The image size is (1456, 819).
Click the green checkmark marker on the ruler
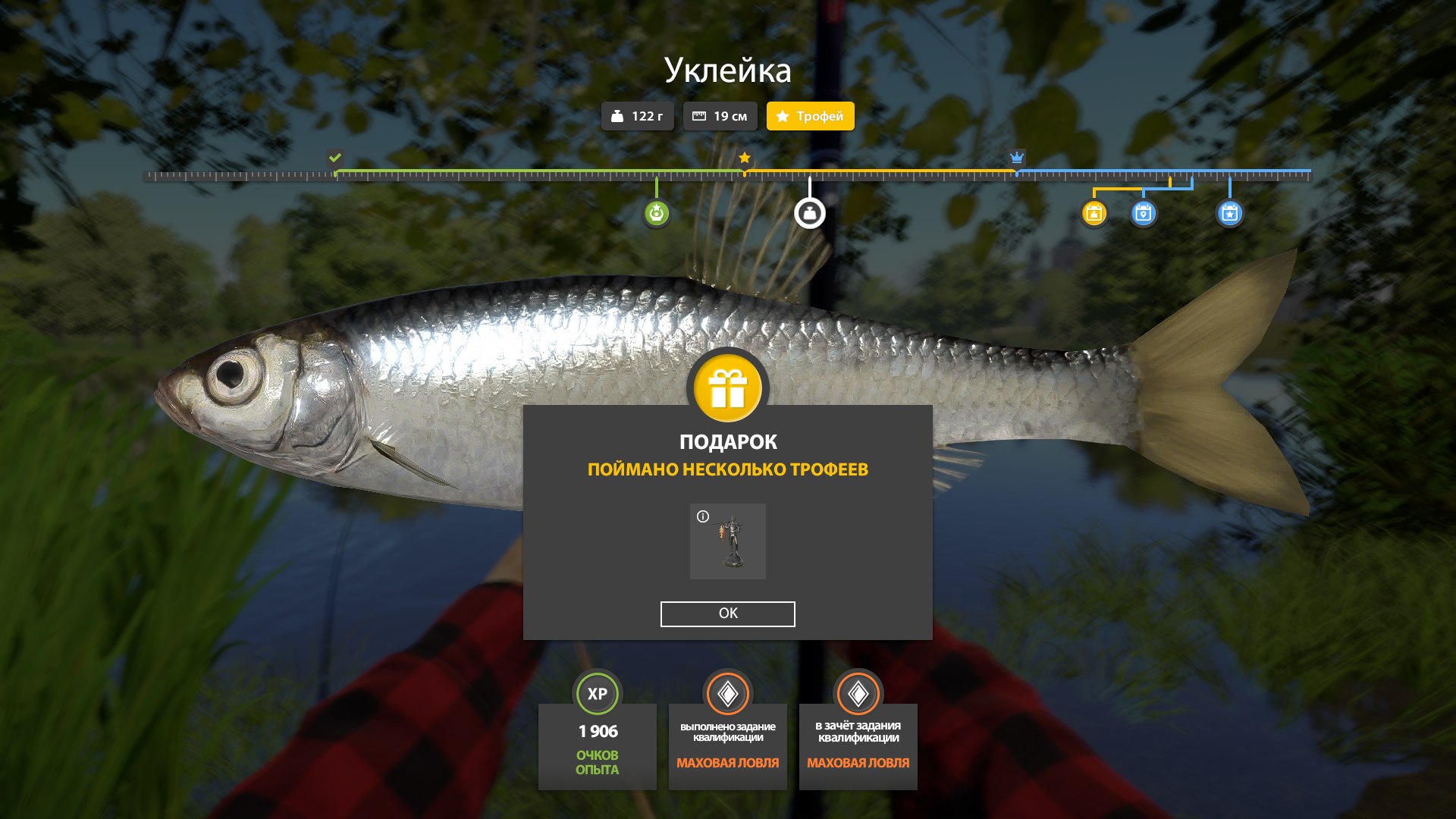[334, 158]
